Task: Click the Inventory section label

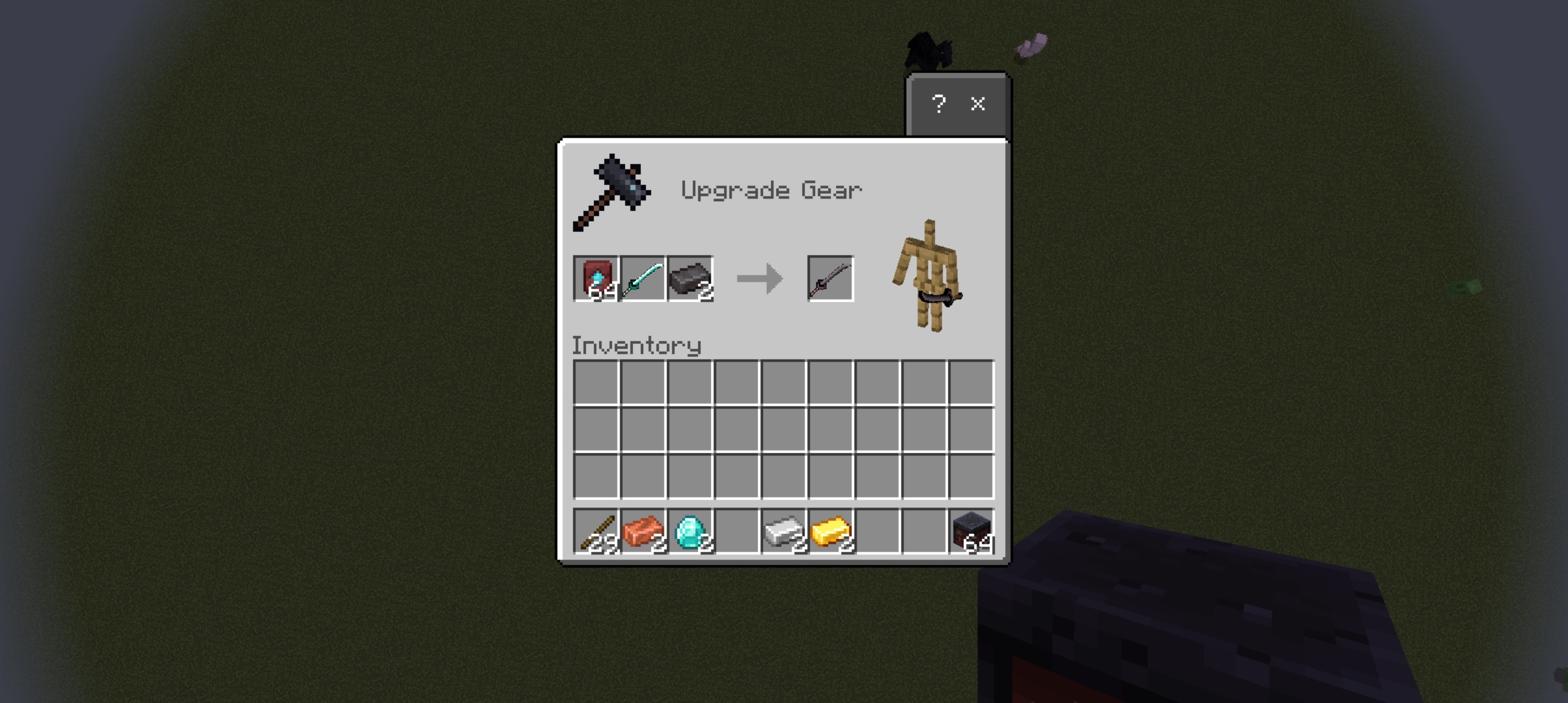Action: click(x=637, y=346)
